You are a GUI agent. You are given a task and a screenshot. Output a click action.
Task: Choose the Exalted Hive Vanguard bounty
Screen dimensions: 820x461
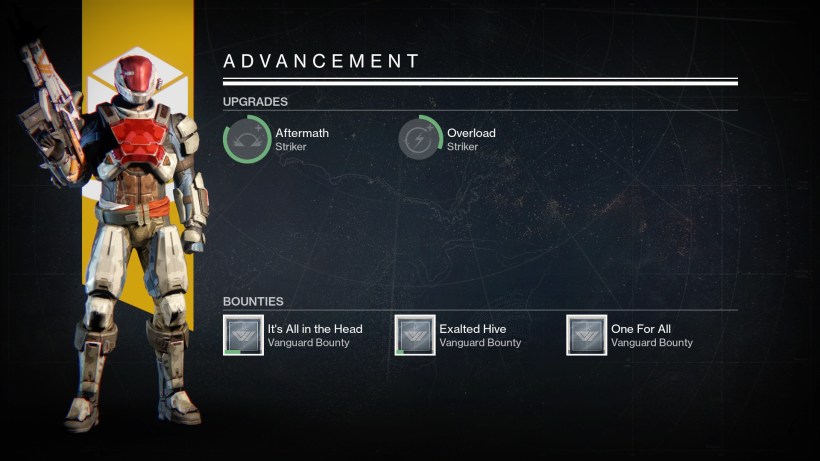(x=415, y=335)
